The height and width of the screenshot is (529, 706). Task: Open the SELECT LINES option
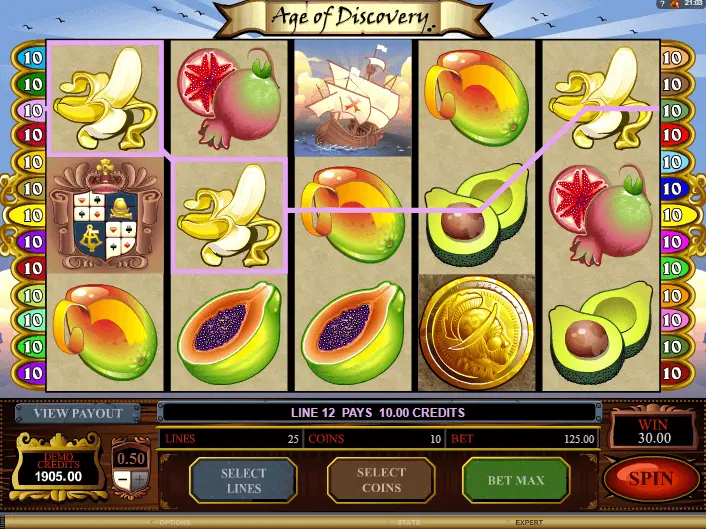coord(243,480)
